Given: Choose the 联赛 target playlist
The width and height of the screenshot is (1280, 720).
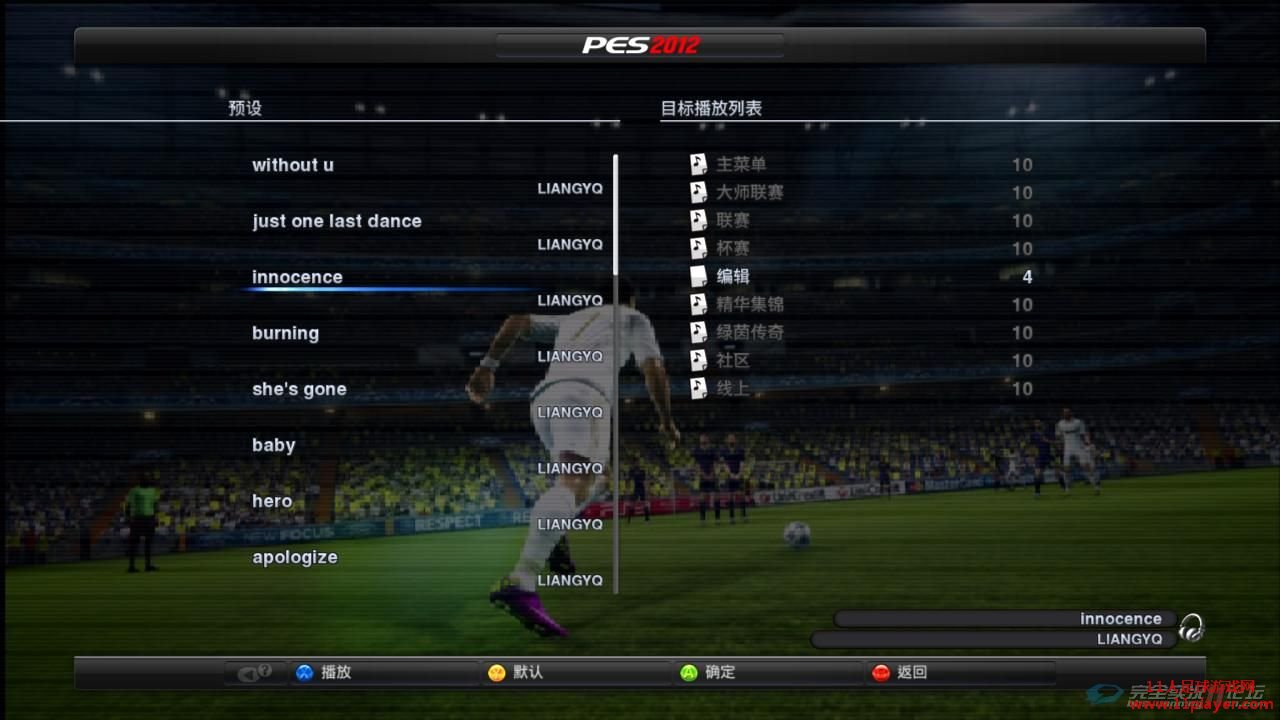Looking at the screenshot, I should 733,220.
